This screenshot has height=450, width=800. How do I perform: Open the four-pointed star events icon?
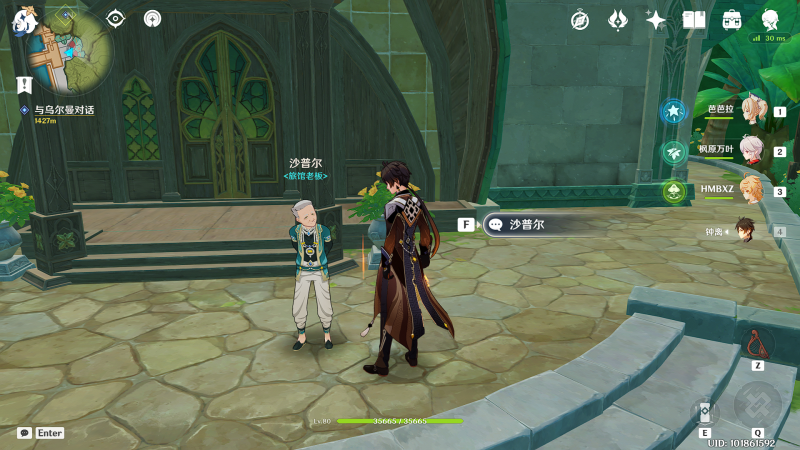coord(656,19)
